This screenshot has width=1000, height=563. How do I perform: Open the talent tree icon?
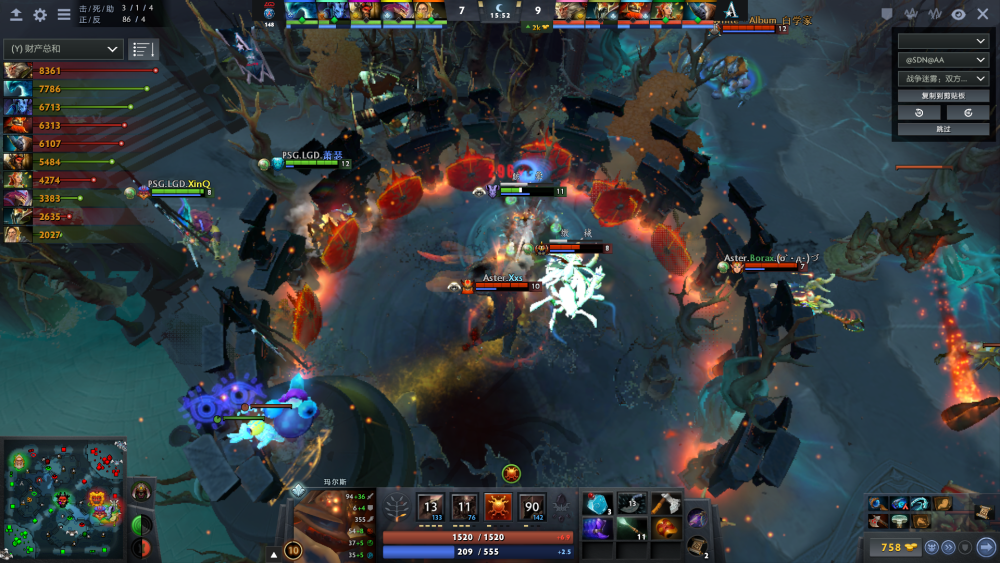(398, 507)
